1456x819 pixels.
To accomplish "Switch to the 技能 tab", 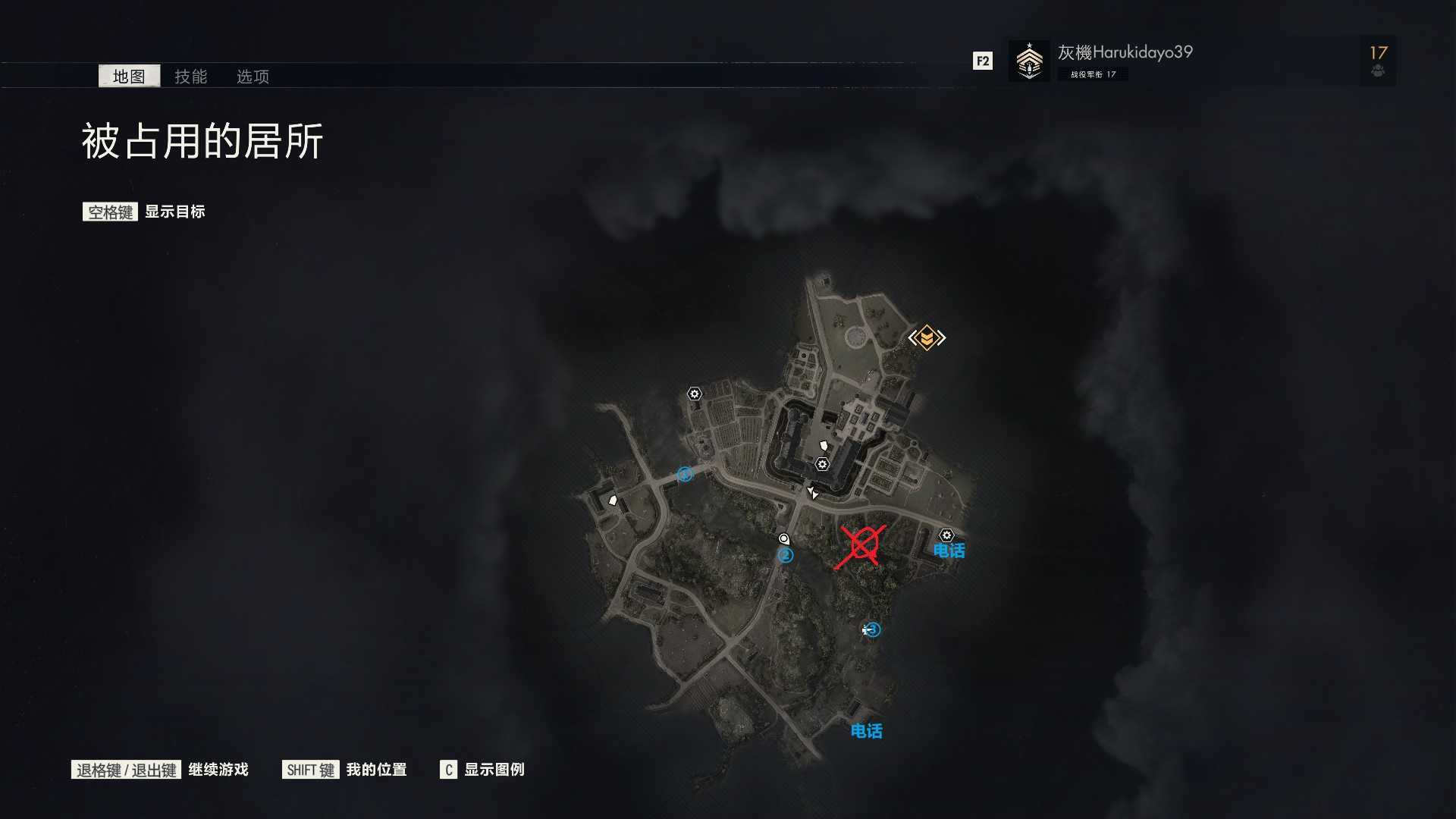I will [190, 77].
